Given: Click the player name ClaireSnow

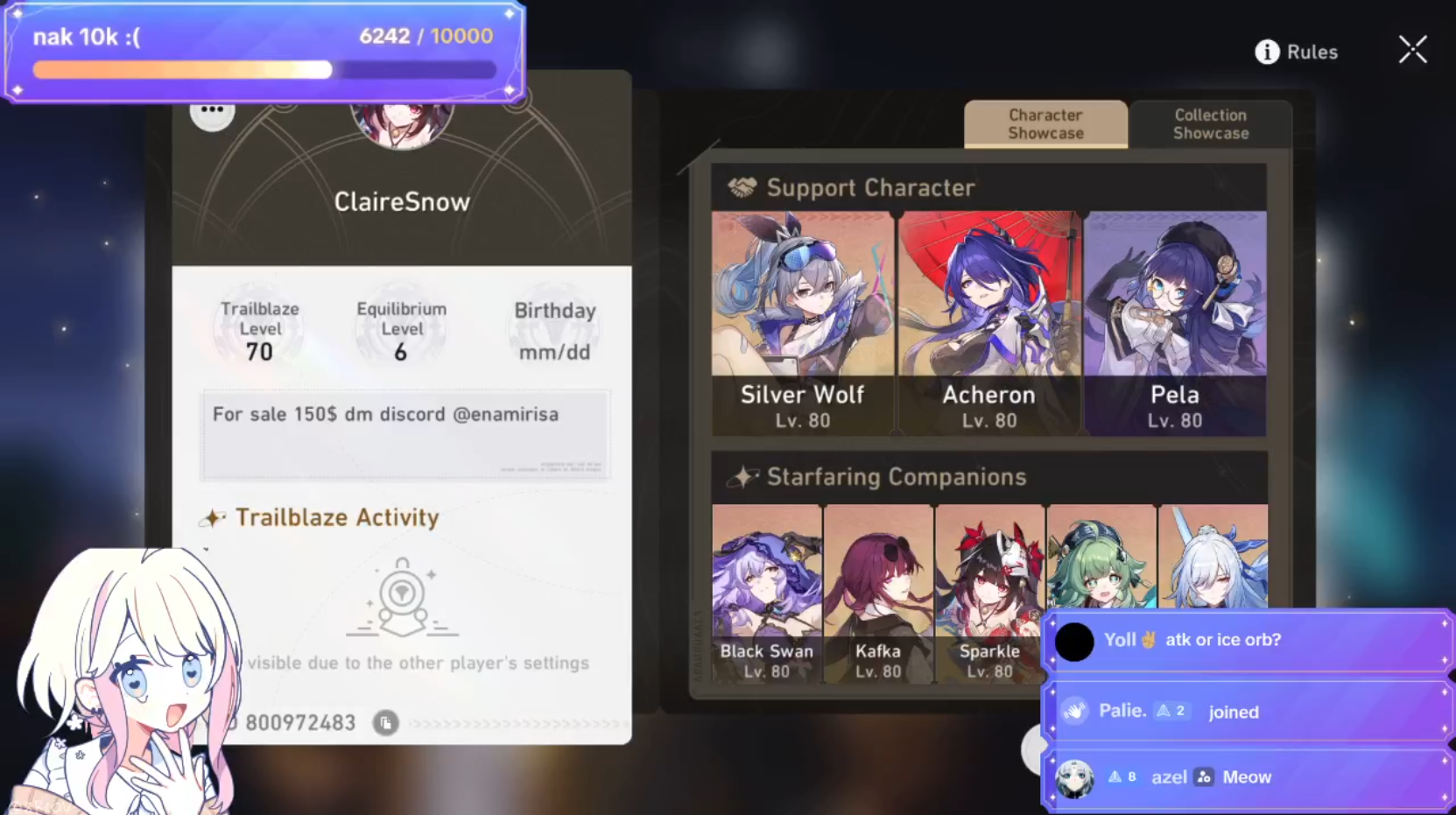Looking at the screenshot, I should [x=402, y=201].
